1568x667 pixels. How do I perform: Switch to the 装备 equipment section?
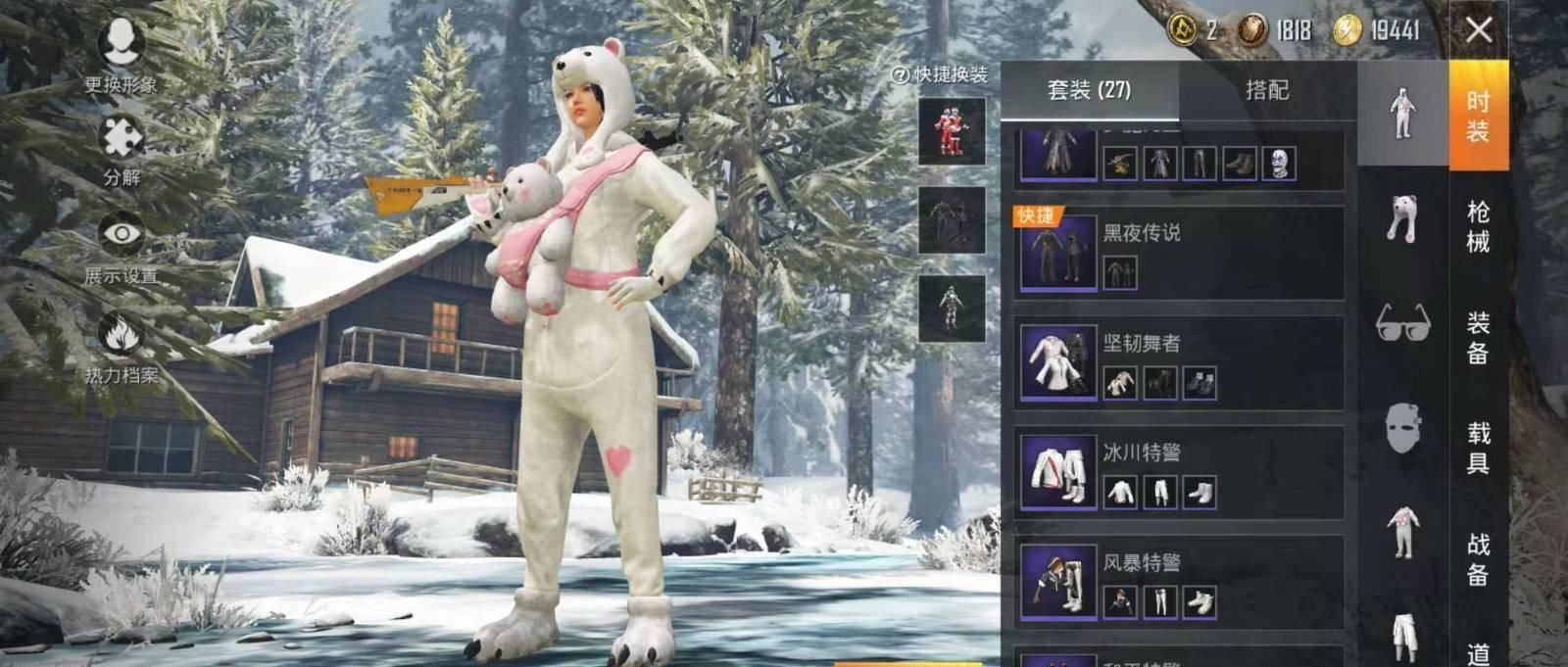pos(1478,337)
